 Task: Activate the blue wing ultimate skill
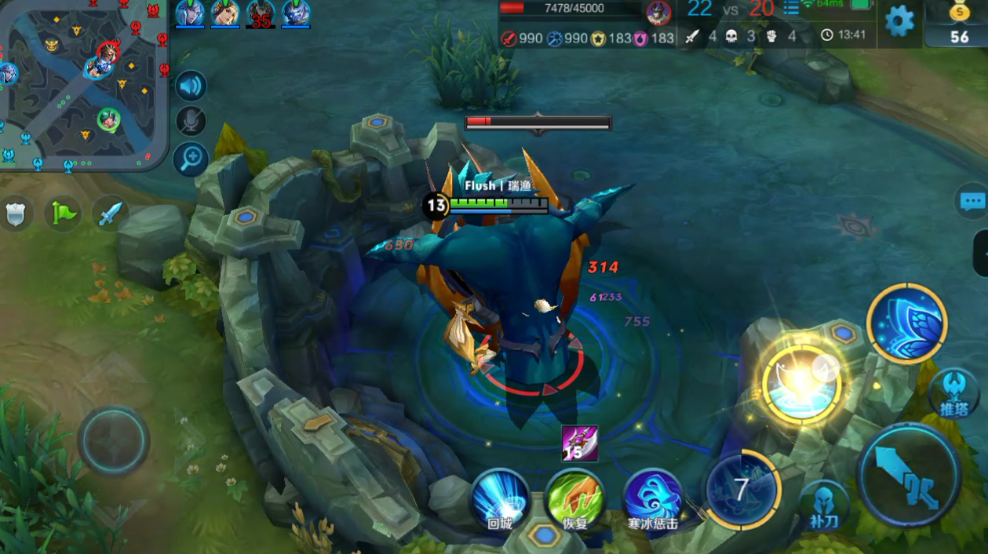click(x=906, y=322)
